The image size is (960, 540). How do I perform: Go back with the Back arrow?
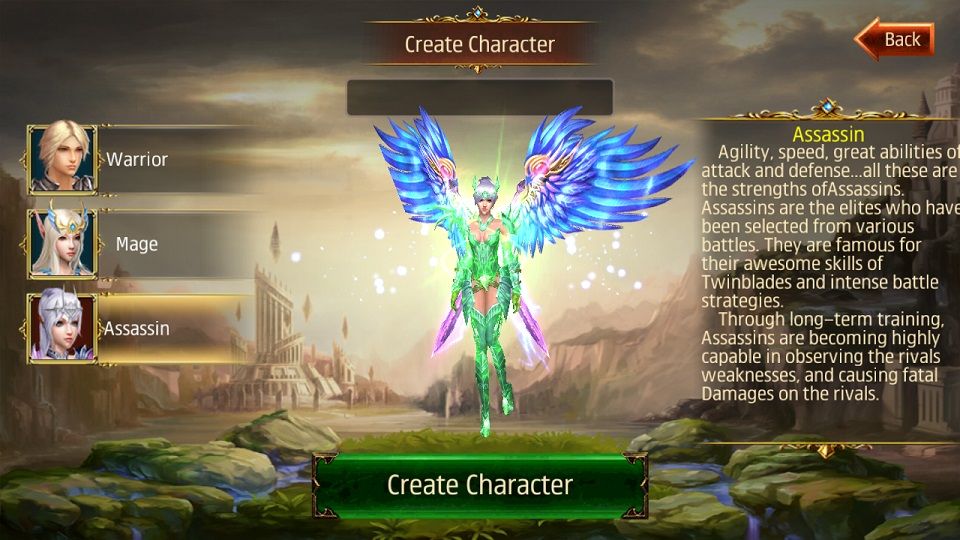click(895, 40)
